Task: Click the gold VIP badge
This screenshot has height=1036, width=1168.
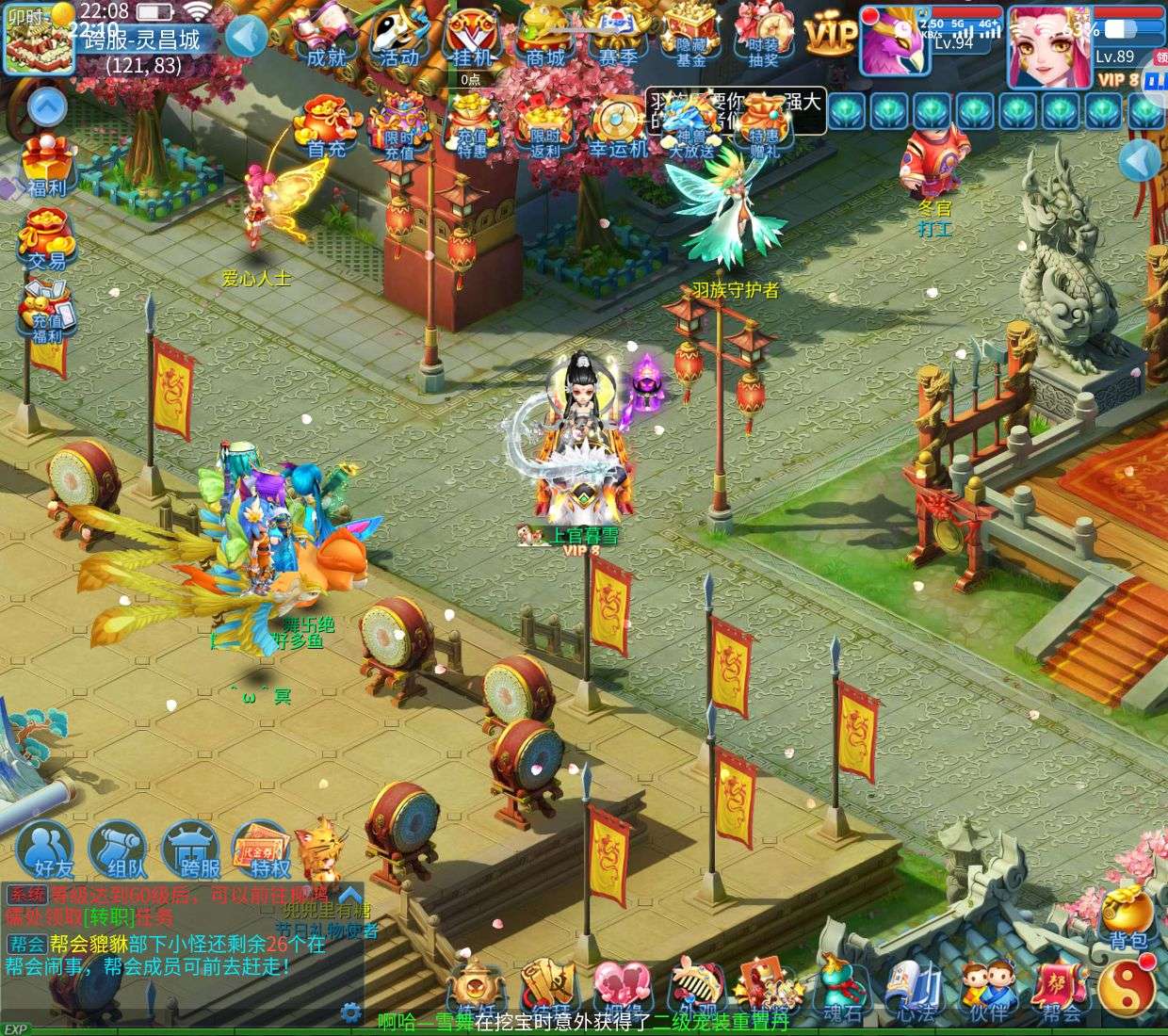Action: [830, 36]
